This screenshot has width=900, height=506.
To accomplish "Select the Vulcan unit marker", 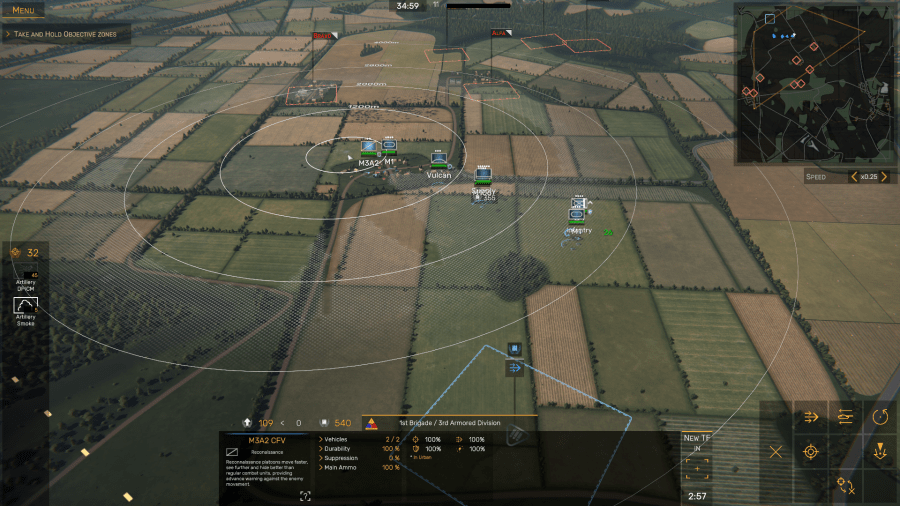I will coord(438,160).
